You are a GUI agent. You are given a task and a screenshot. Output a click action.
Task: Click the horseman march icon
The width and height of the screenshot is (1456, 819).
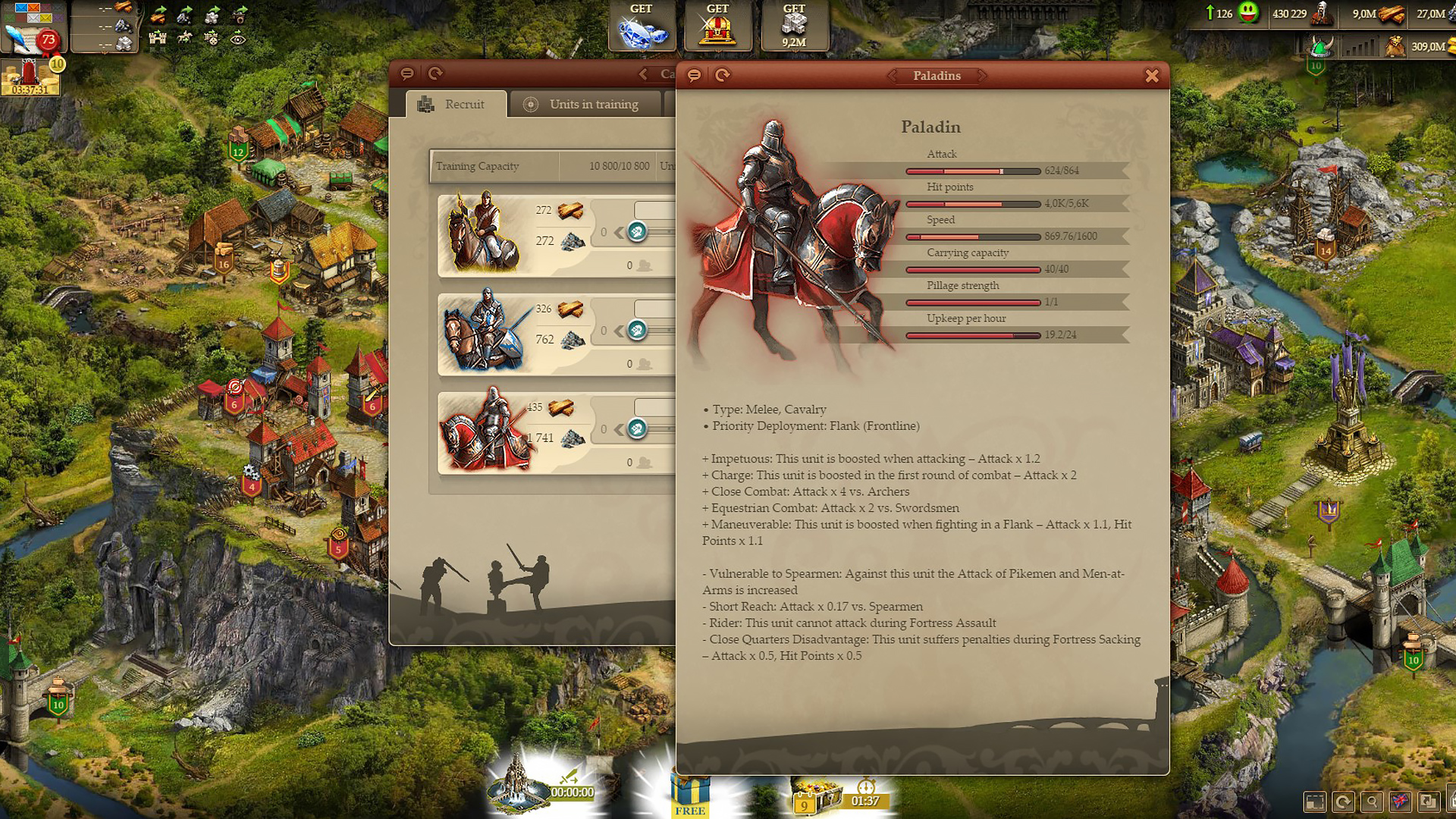(x=185, y=37)
